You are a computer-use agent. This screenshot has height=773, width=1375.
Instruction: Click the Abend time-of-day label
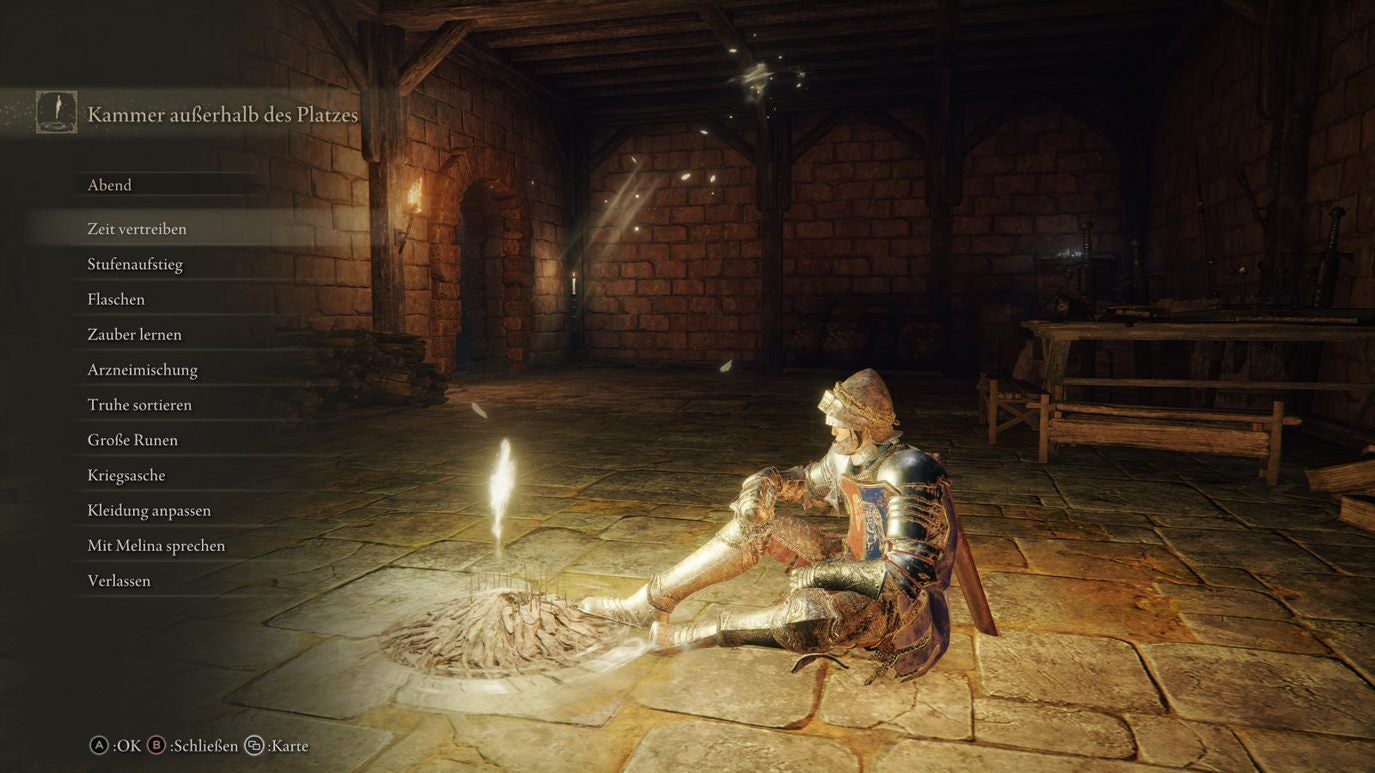click(x=110, y=184)
